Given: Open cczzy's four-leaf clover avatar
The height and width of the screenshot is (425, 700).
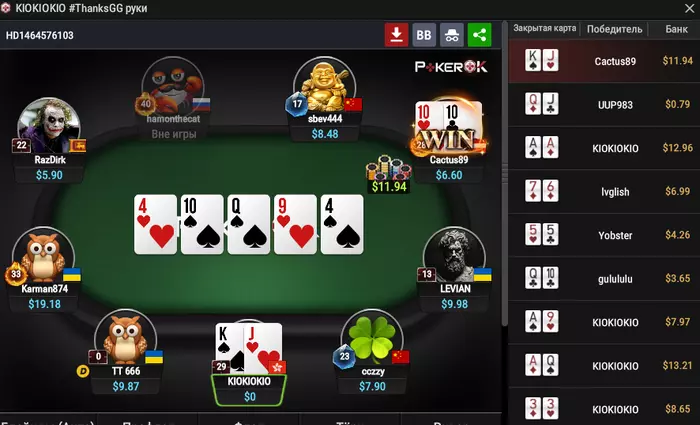Looking at the screenshot, I should [370, 338].
